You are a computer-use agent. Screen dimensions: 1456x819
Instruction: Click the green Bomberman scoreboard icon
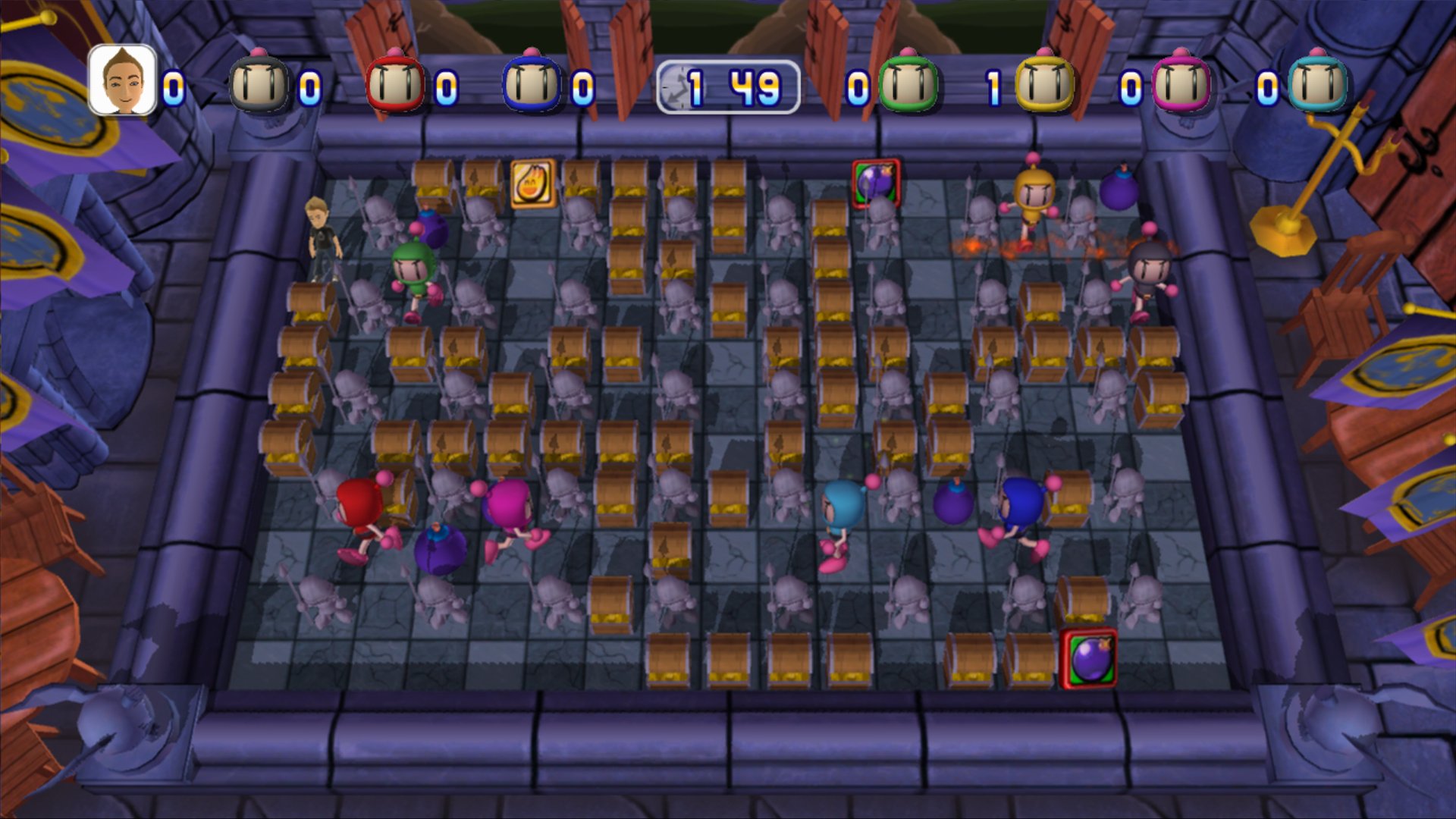(x=907, y=82)
